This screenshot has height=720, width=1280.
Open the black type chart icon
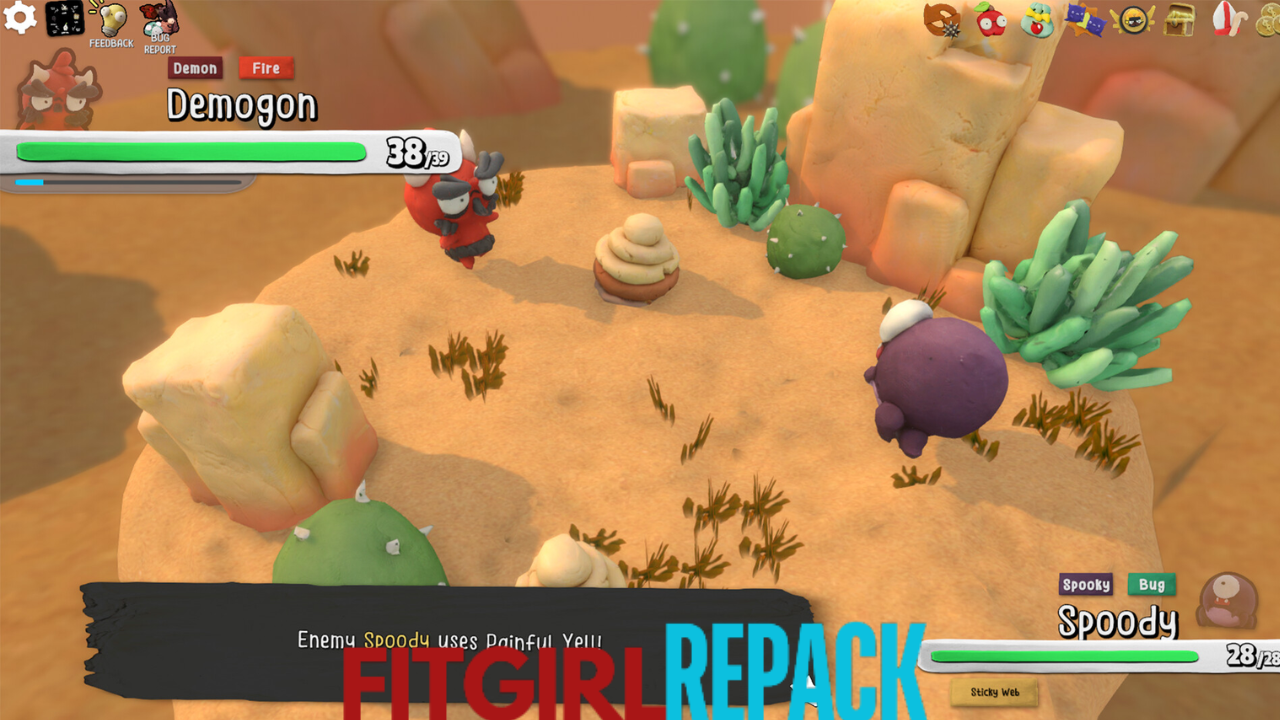[x=65, y=18]
